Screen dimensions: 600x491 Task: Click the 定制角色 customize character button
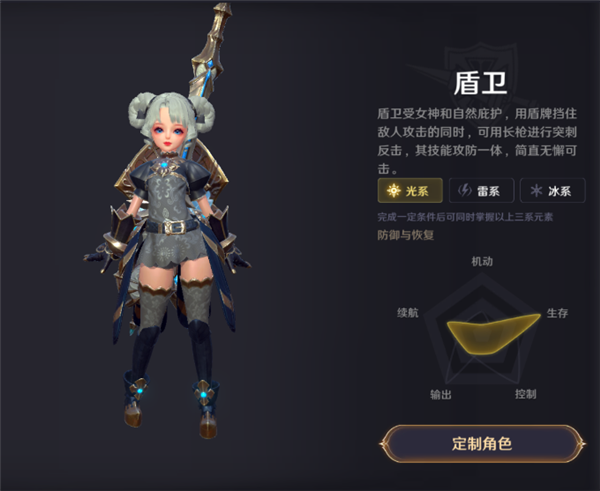482,443
